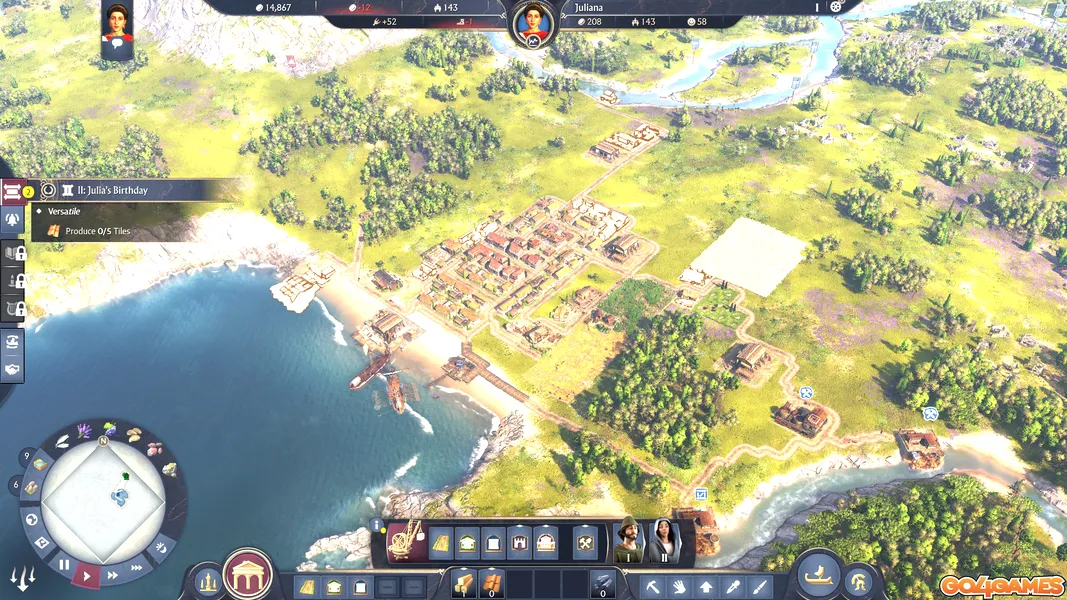Open the settings gear at top right
1067x600 pixels.
(x=837, y=6)
